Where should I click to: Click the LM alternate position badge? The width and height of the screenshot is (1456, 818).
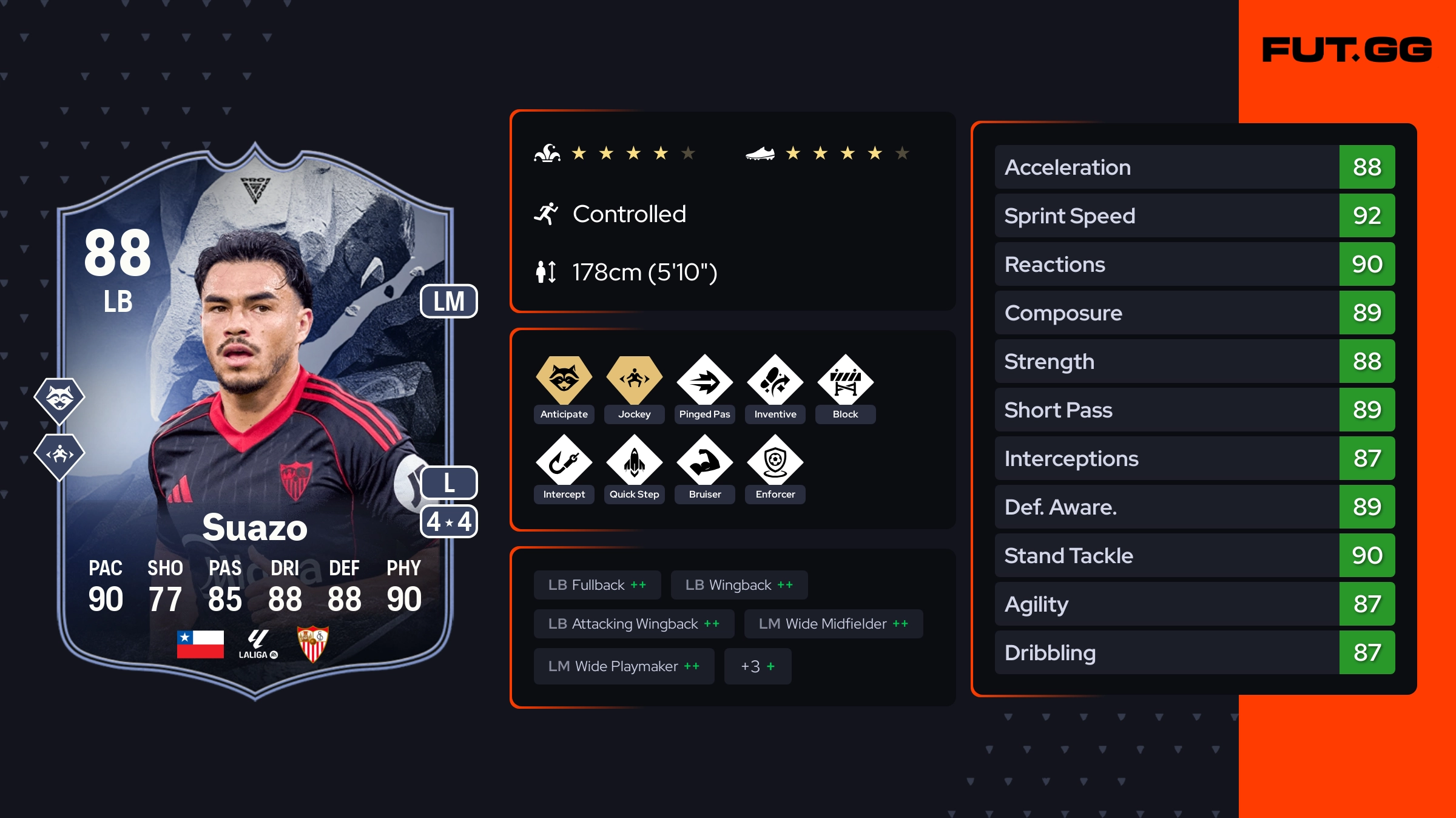click(448, 302)
